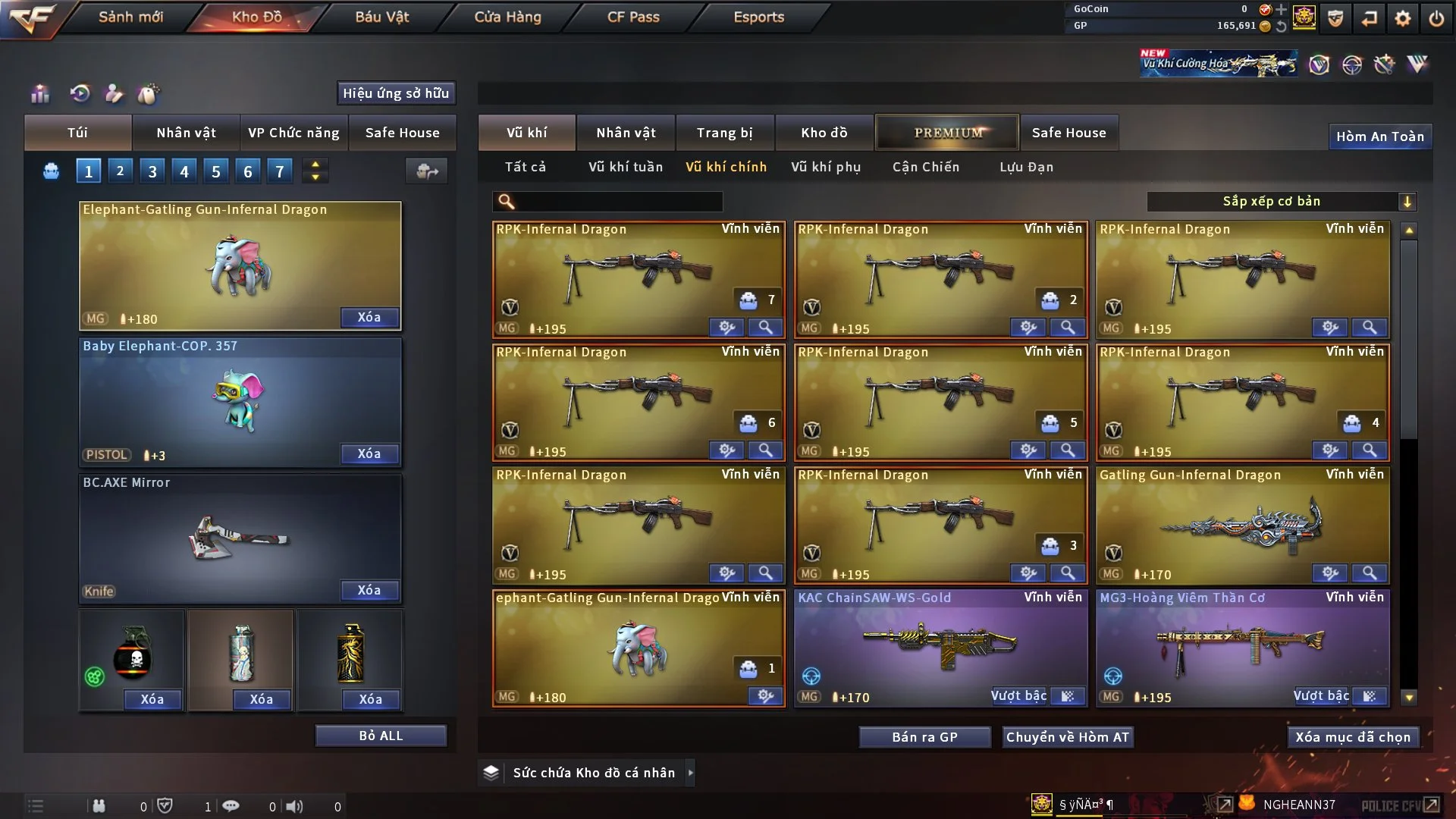Open the Sắp xếp cơ bản dropdown

pos(1281,201)
